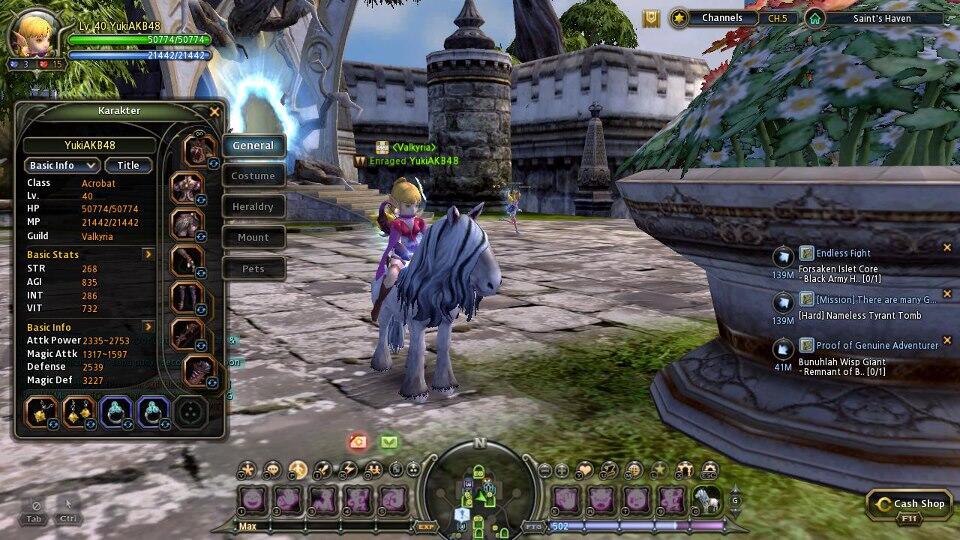Click the yellow banner icon beside Channels
Viewport: 960px width, 540px height.
coord(651,18)
